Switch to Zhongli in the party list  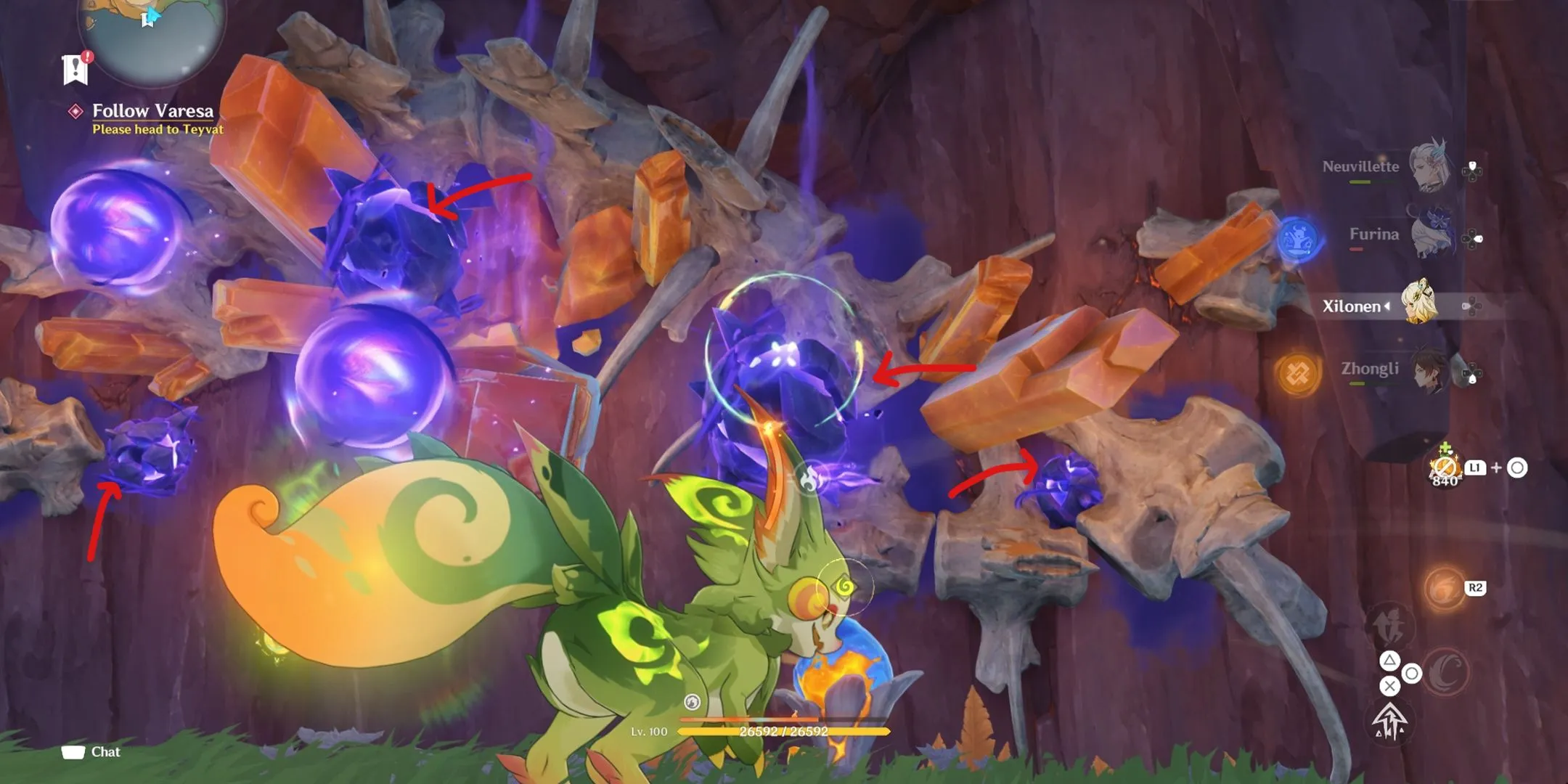[1428, 370]
